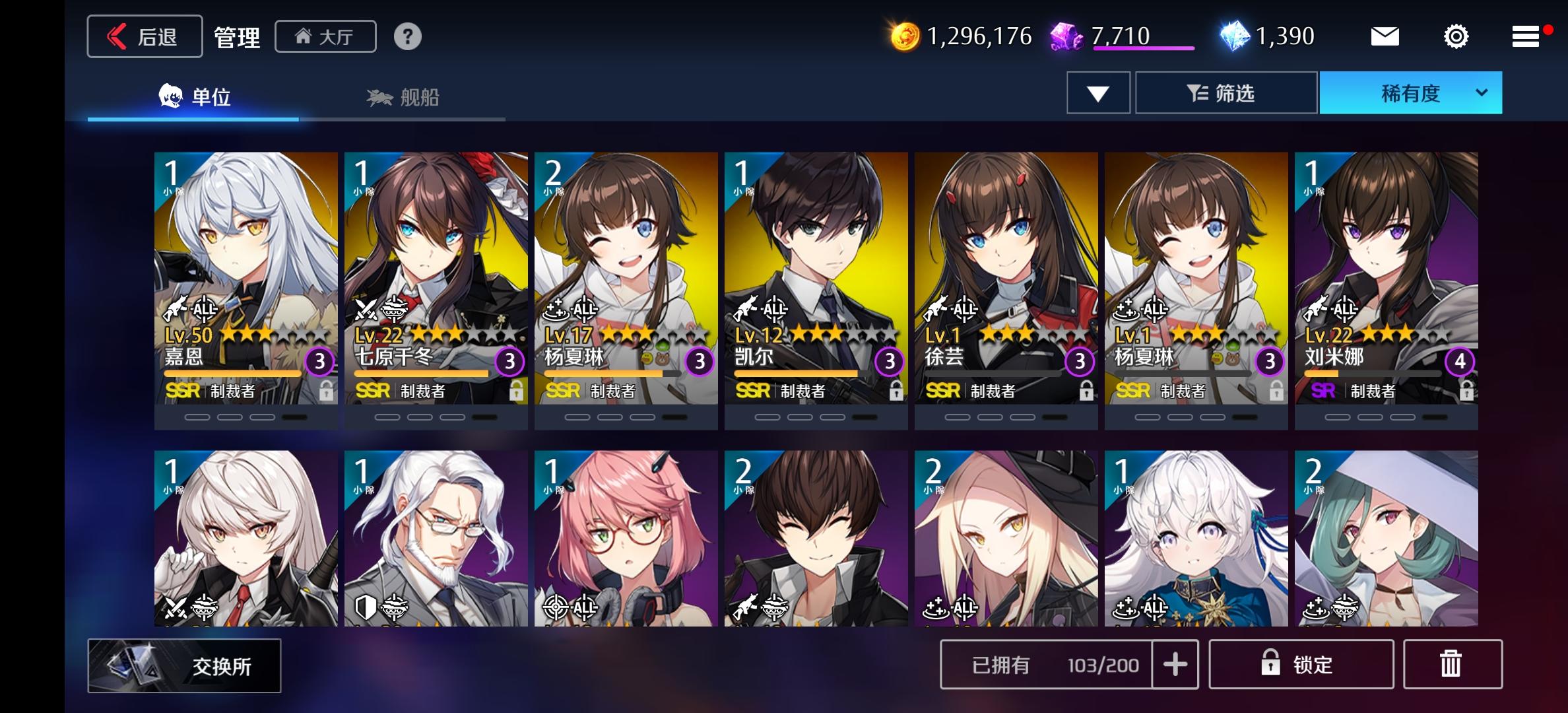Click the help question mark icon

point(409,36)
